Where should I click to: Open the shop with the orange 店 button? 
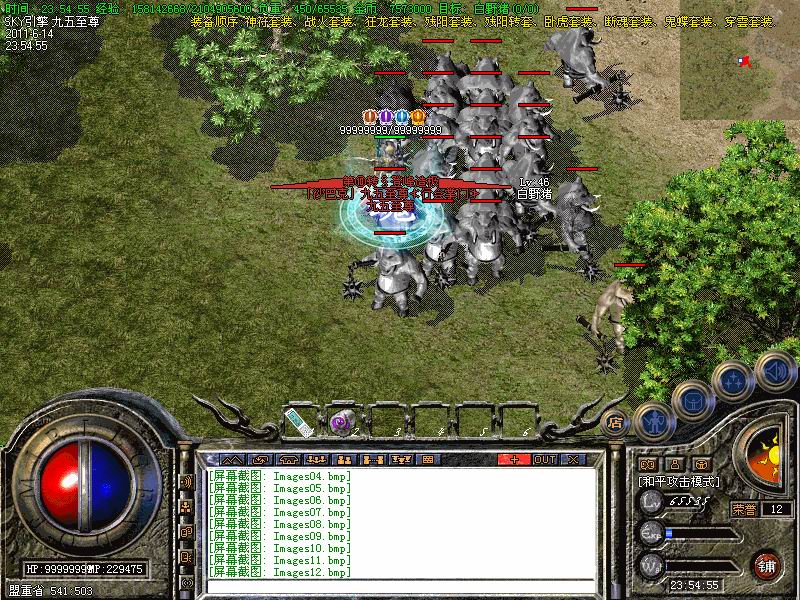(x=616, y=421)
